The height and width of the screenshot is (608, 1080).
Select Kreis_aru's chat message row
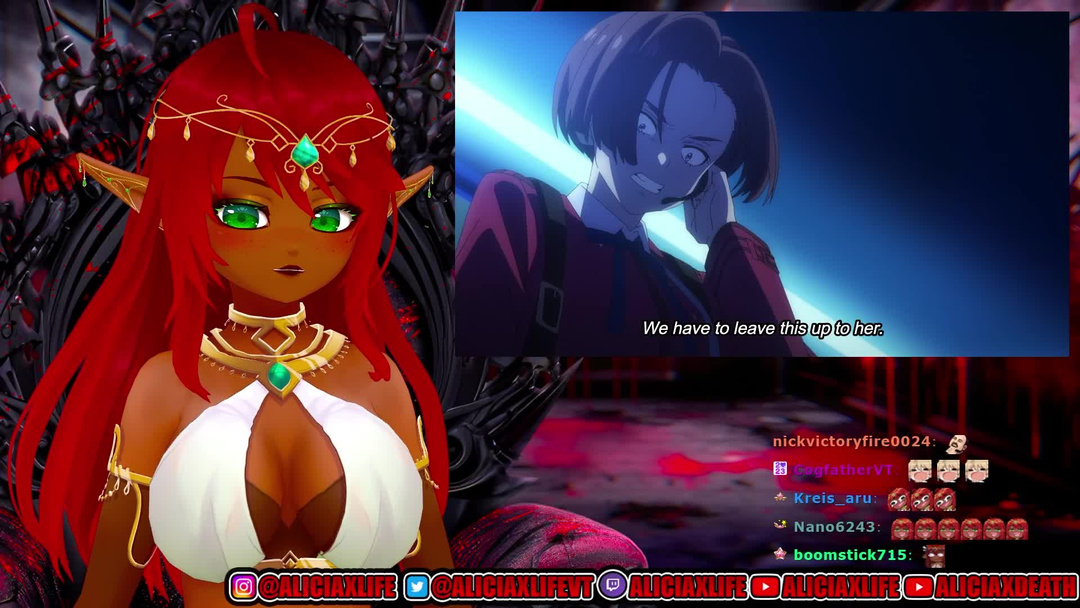[x=865, y=498]
